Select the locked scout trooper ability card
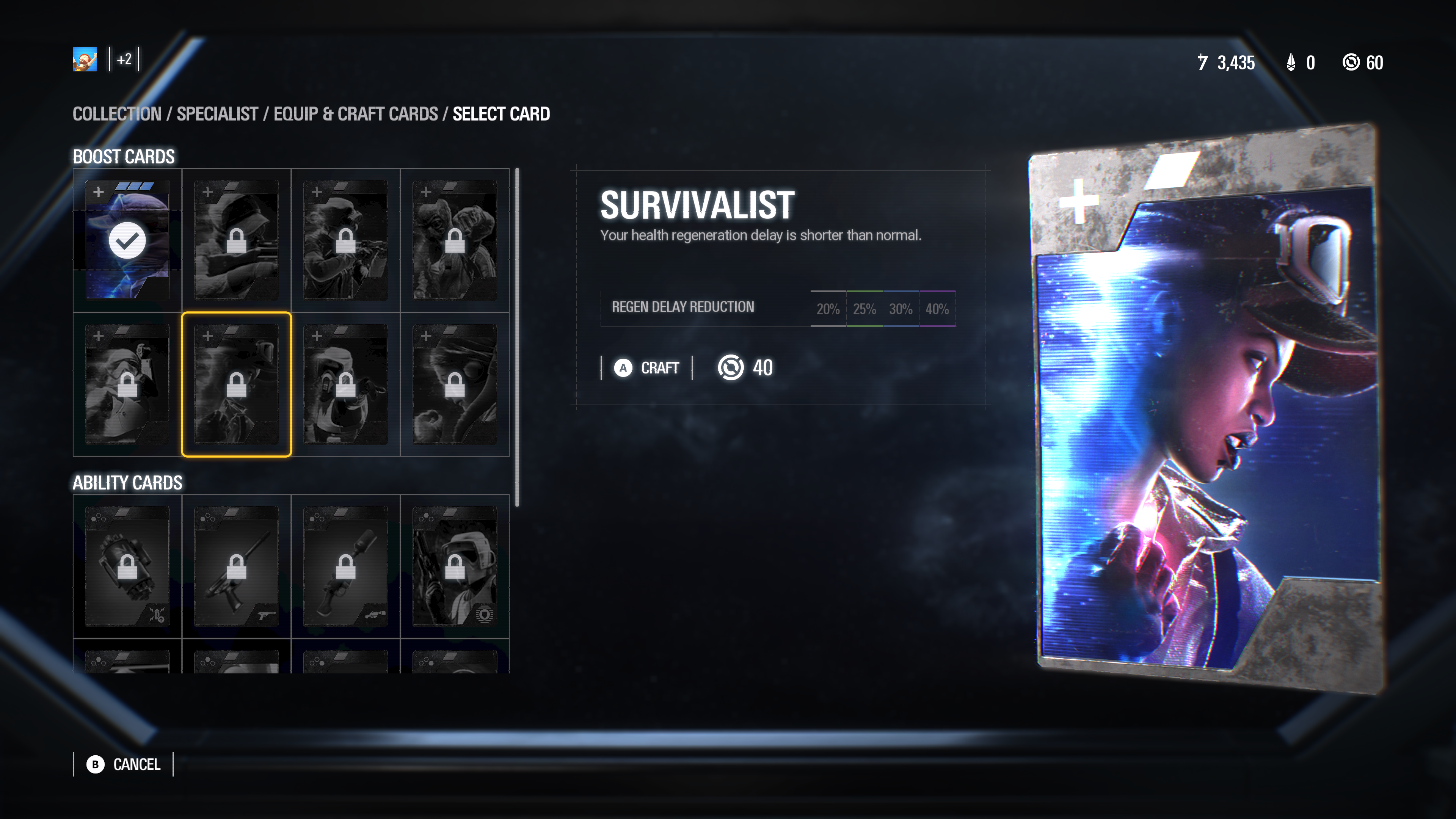1456x819 pixels. point(455,566)
